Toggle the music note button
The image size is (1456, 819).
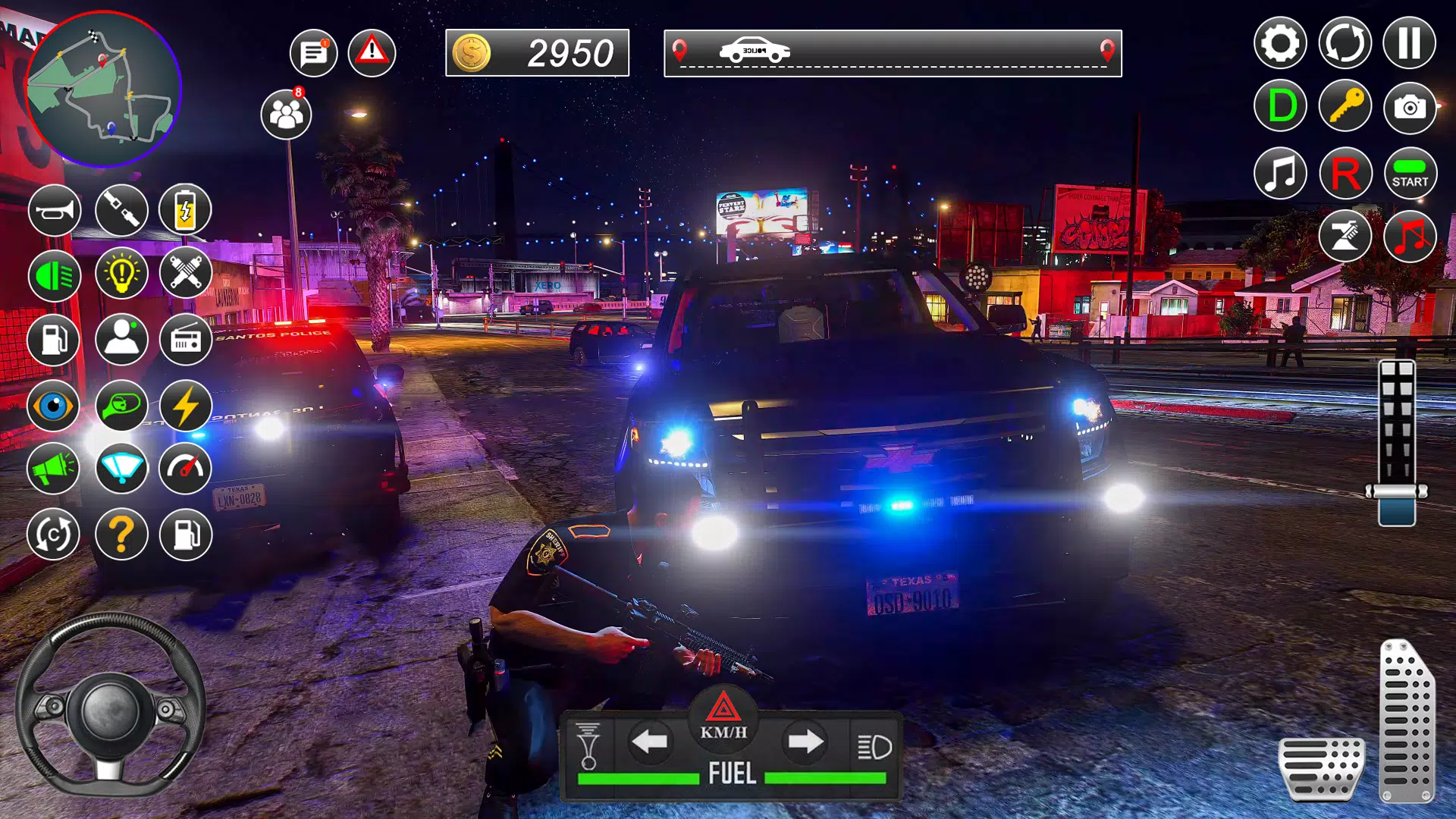tap(1280, 174)
